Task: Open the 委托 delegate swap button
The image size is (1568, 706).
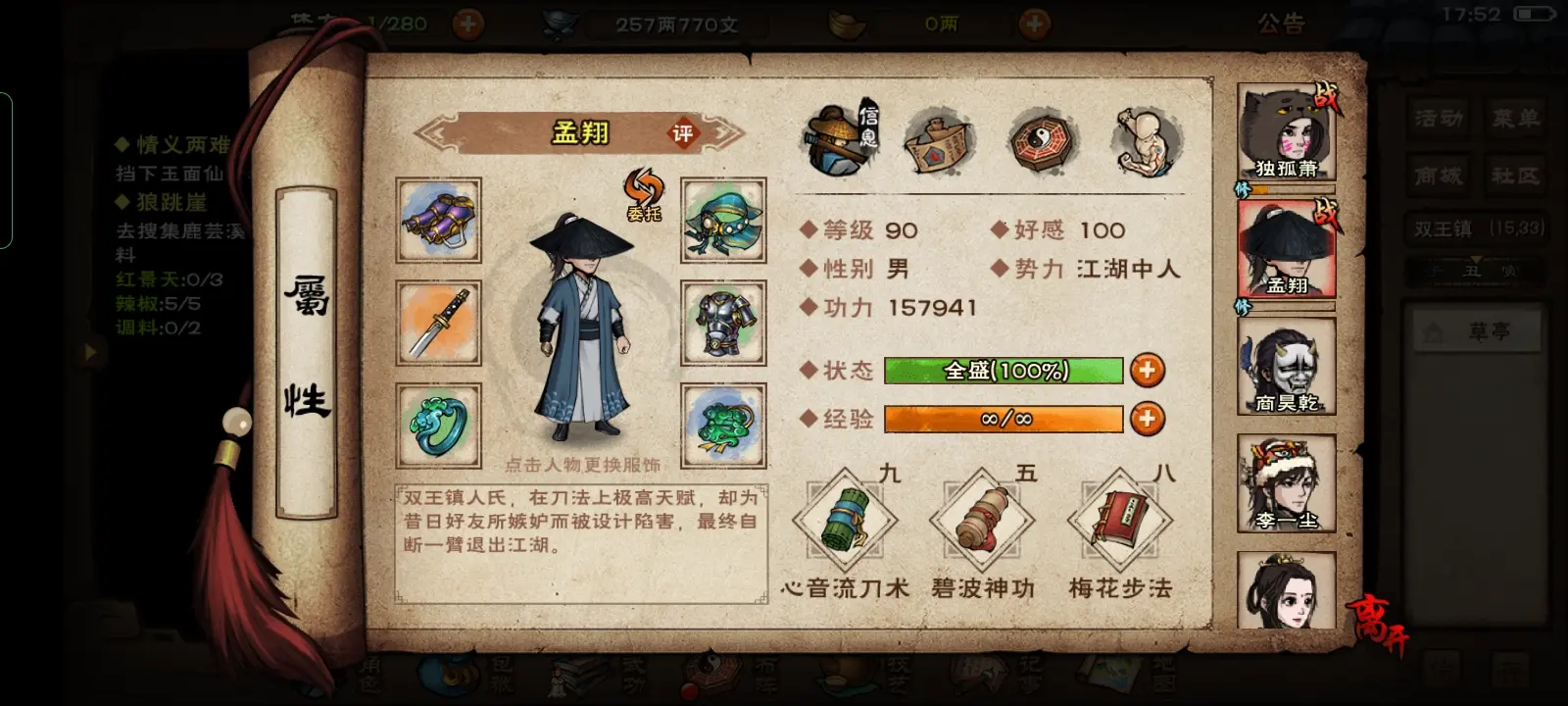Action: coord(644,193)
